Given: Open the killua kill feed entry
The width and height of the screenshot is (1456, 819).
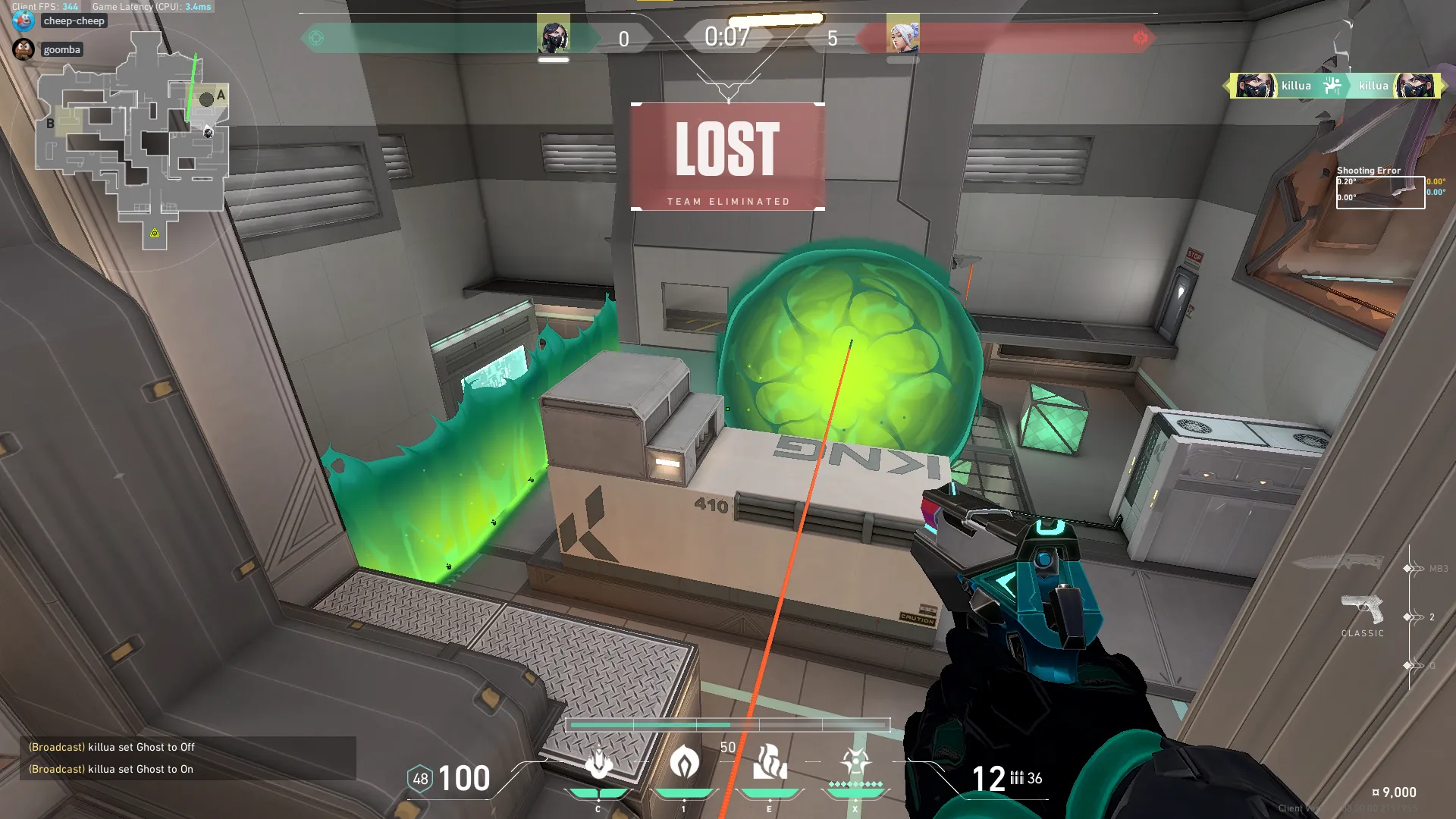Looking at the screenshot, I should tap(1335, 86).
